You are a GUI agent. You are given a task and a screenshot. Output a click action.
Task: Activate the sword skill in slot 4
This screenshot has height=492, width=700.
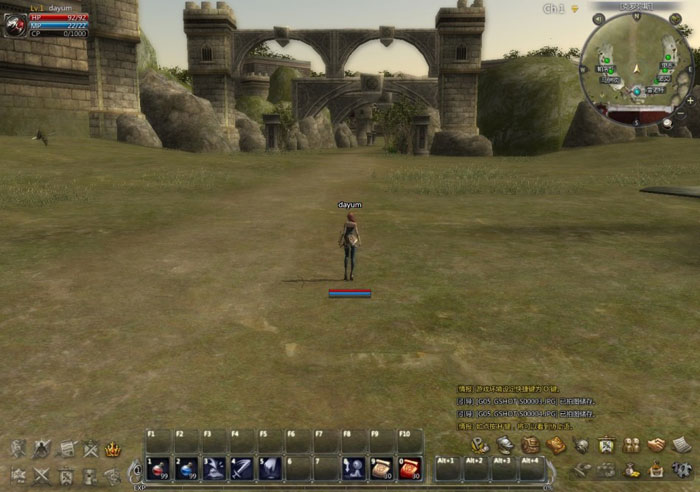(x=242, y=468)
